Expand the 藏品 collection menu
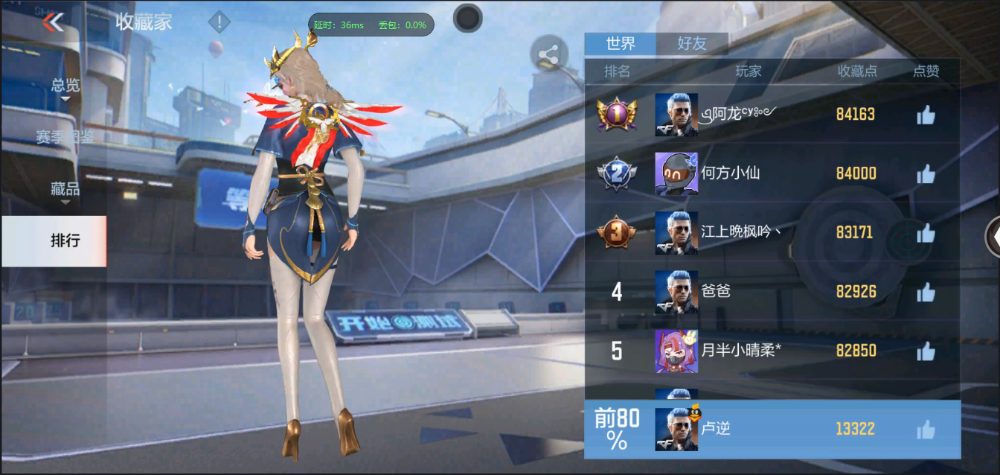Viewport: 1000px width, 475px height. 66,188
